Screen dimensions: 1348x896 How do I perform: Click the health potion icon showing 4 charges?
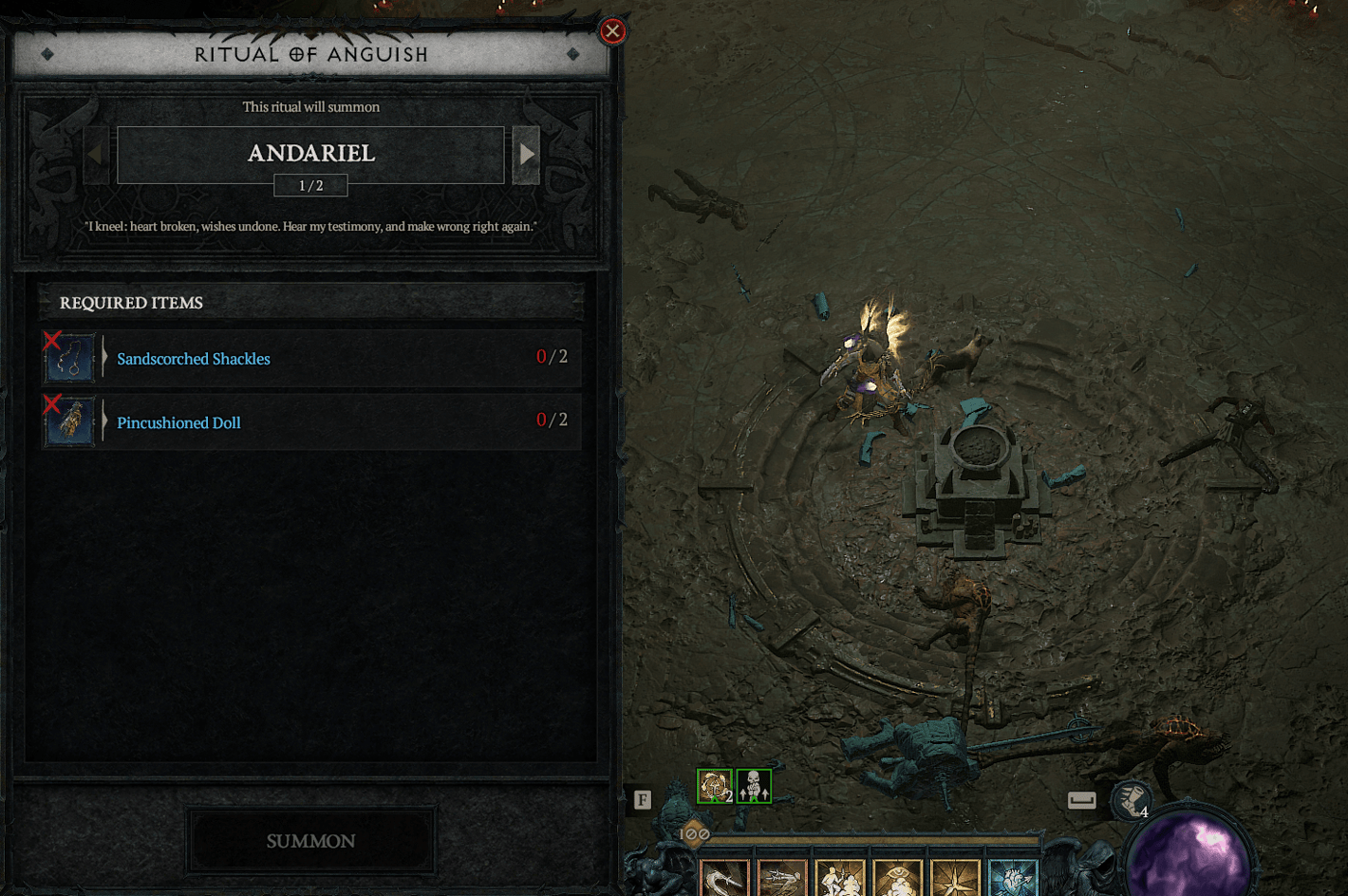click(1129, 800)
